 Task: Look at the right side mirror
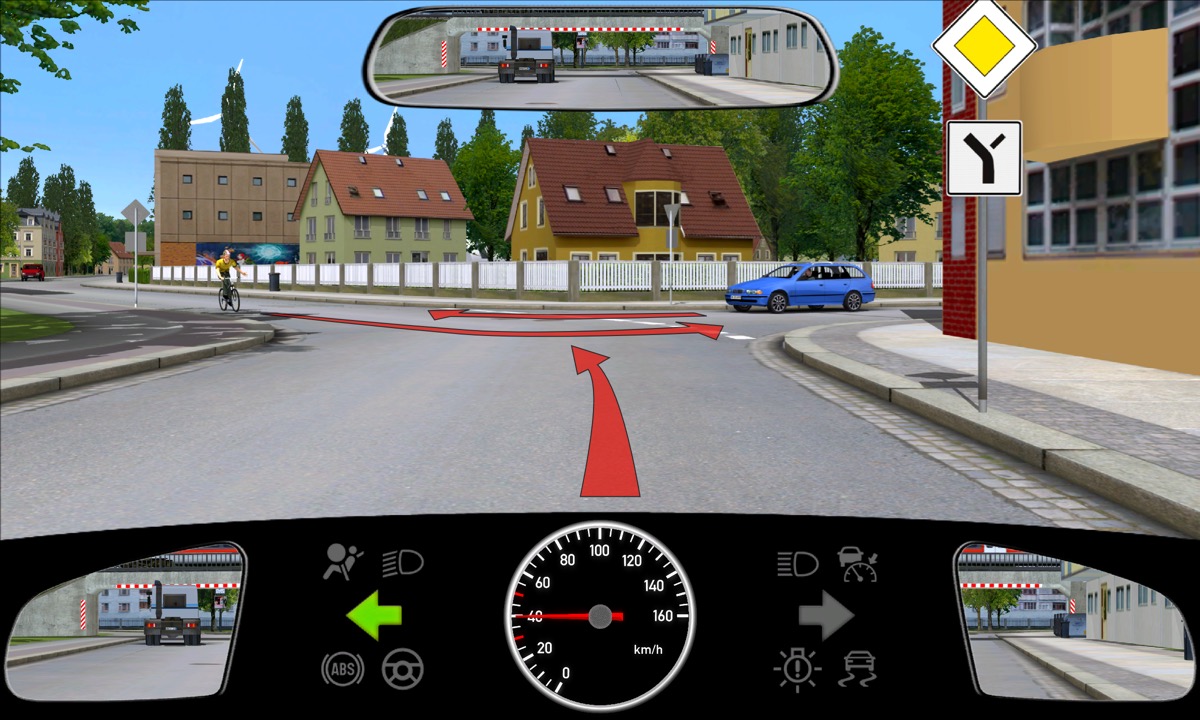tap(1073, 620)
